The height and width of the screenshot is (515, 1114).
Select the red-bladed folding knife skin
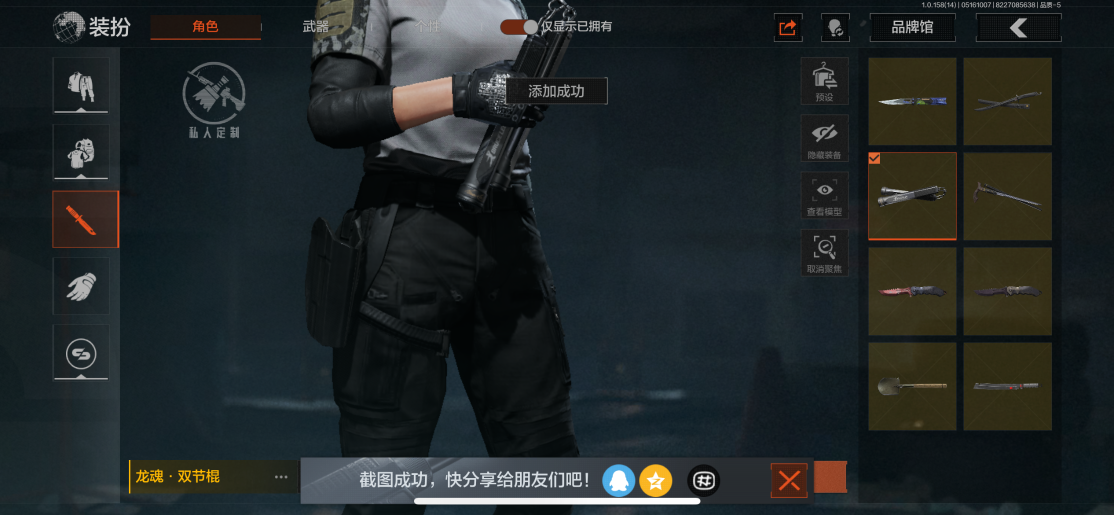pos(912,291)
